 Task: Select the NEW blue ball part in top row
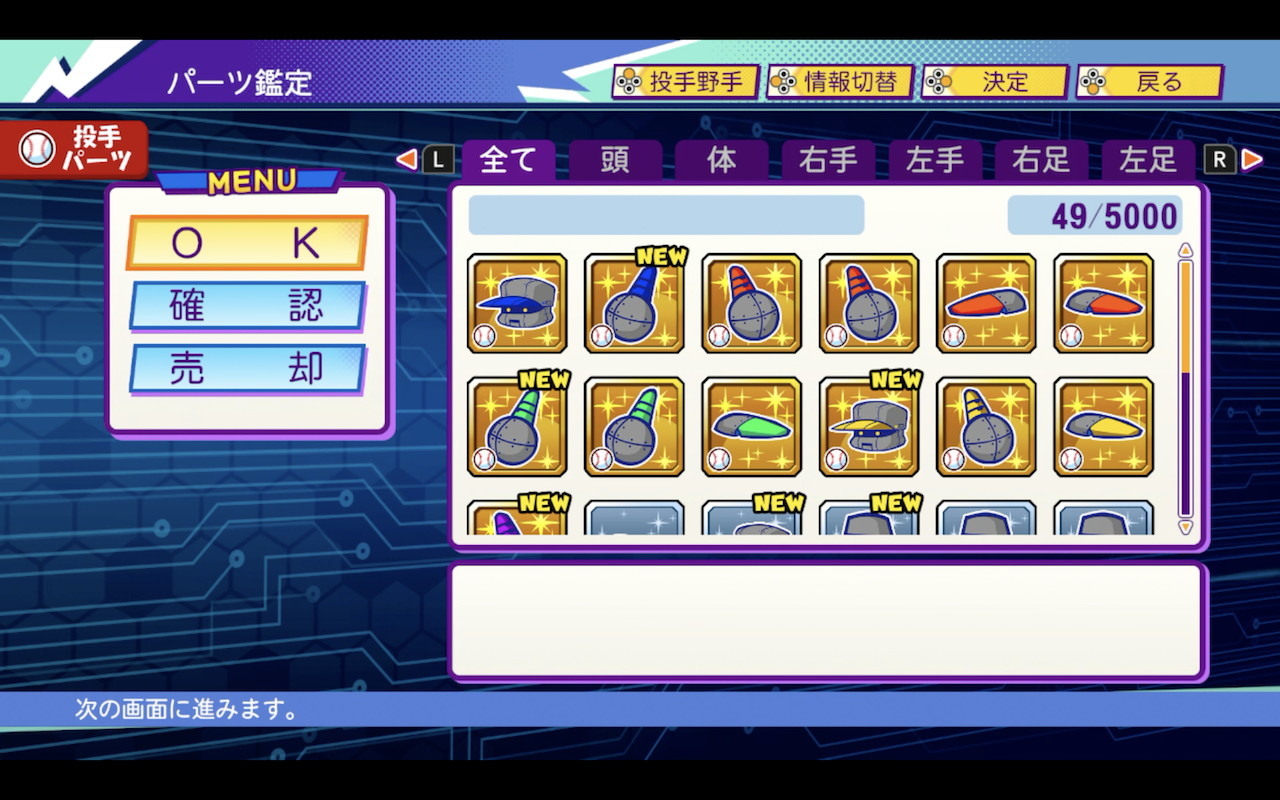pos(634,305)
